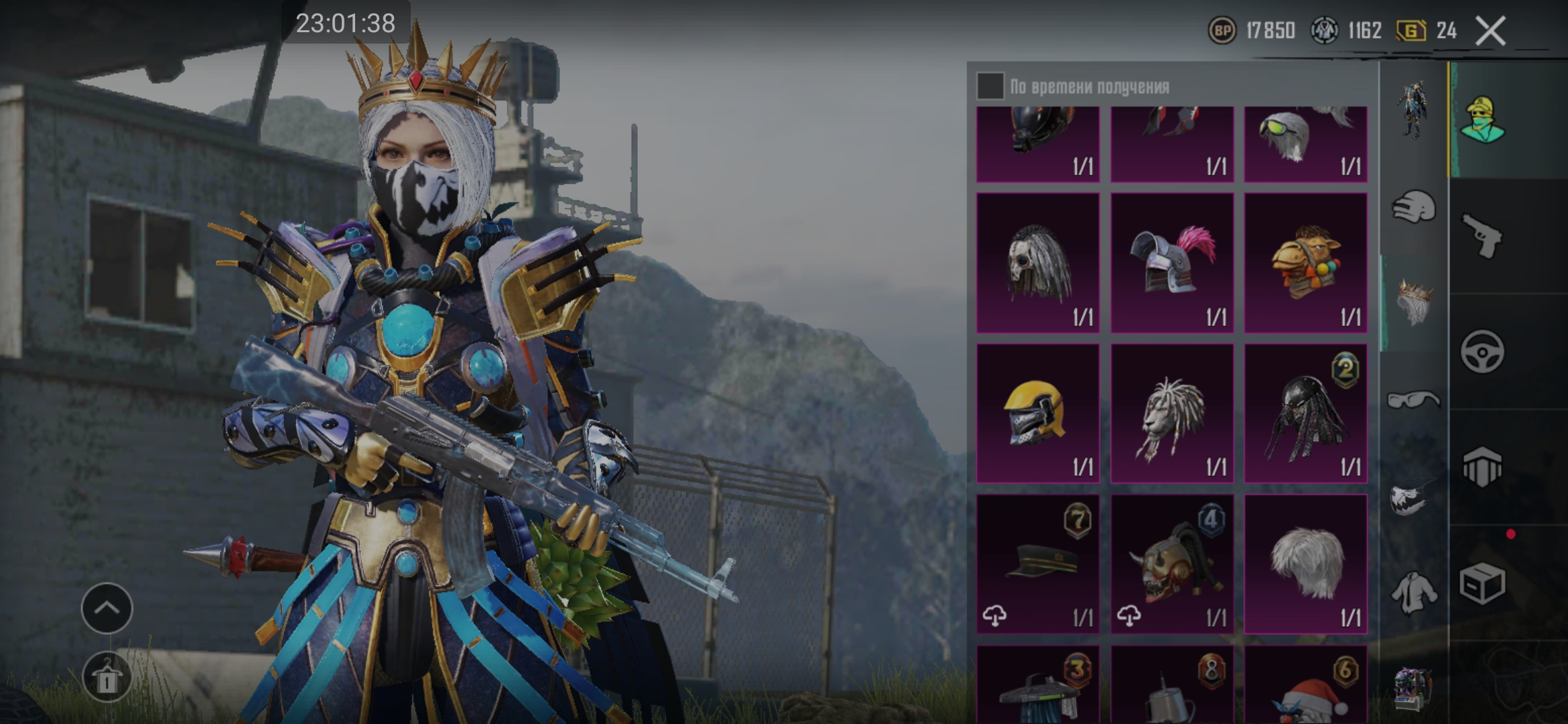This screenshot has height=724, width=1568.
Task: Pick the white lion mask item
Action: click(x=1172, y=413)
